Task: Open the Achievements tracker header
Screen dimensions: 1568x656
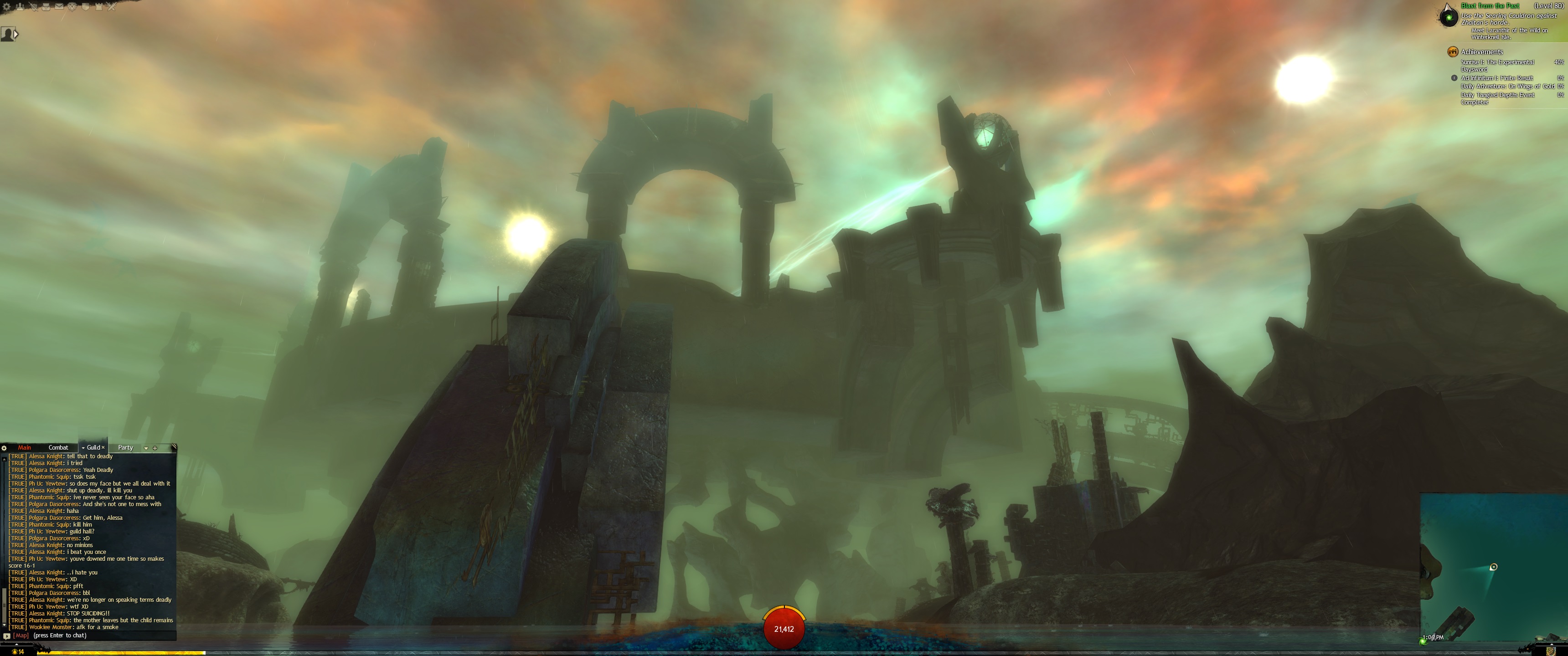Action: (1481, 52)
